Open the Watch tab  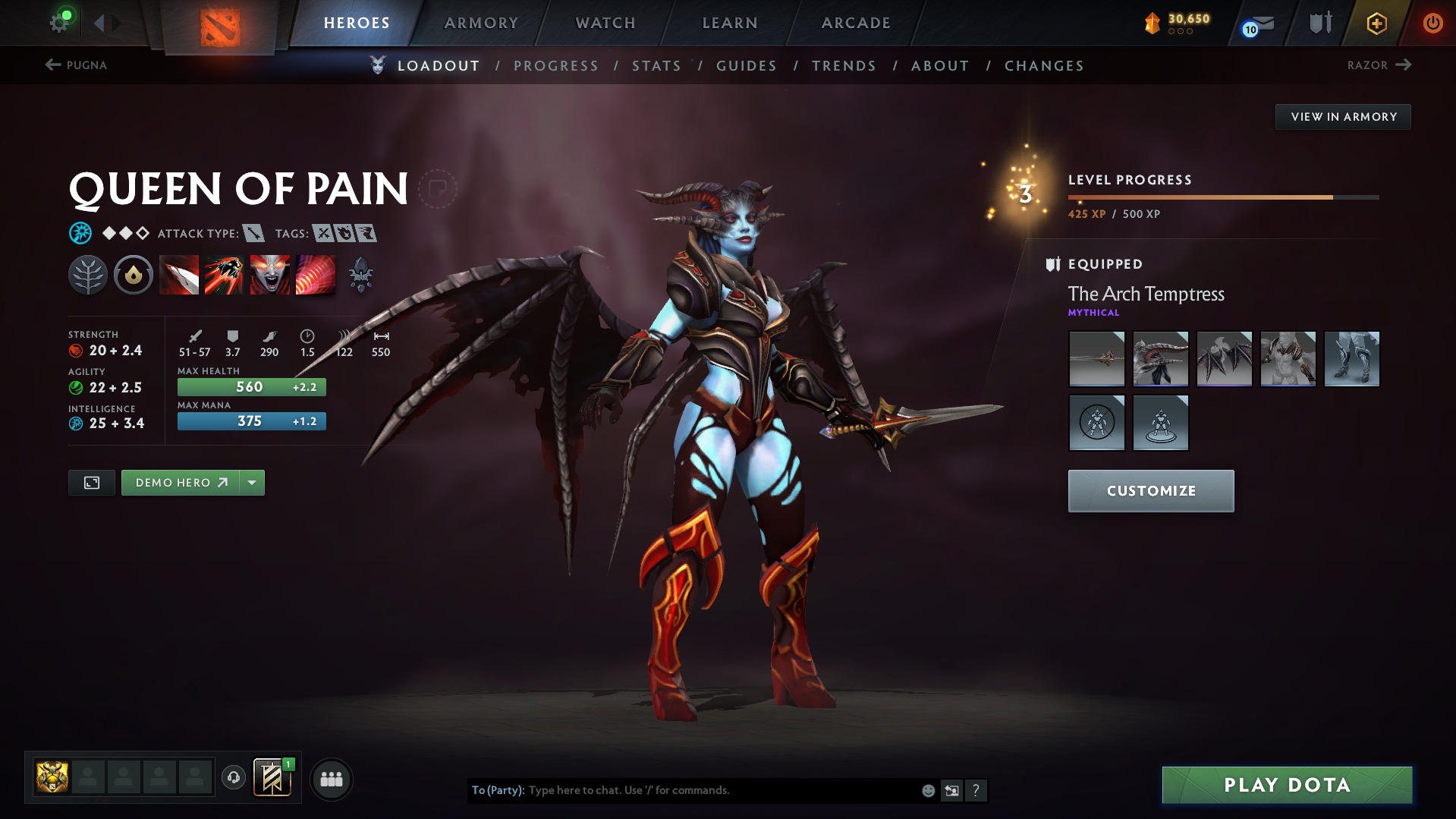pos(605,23)
